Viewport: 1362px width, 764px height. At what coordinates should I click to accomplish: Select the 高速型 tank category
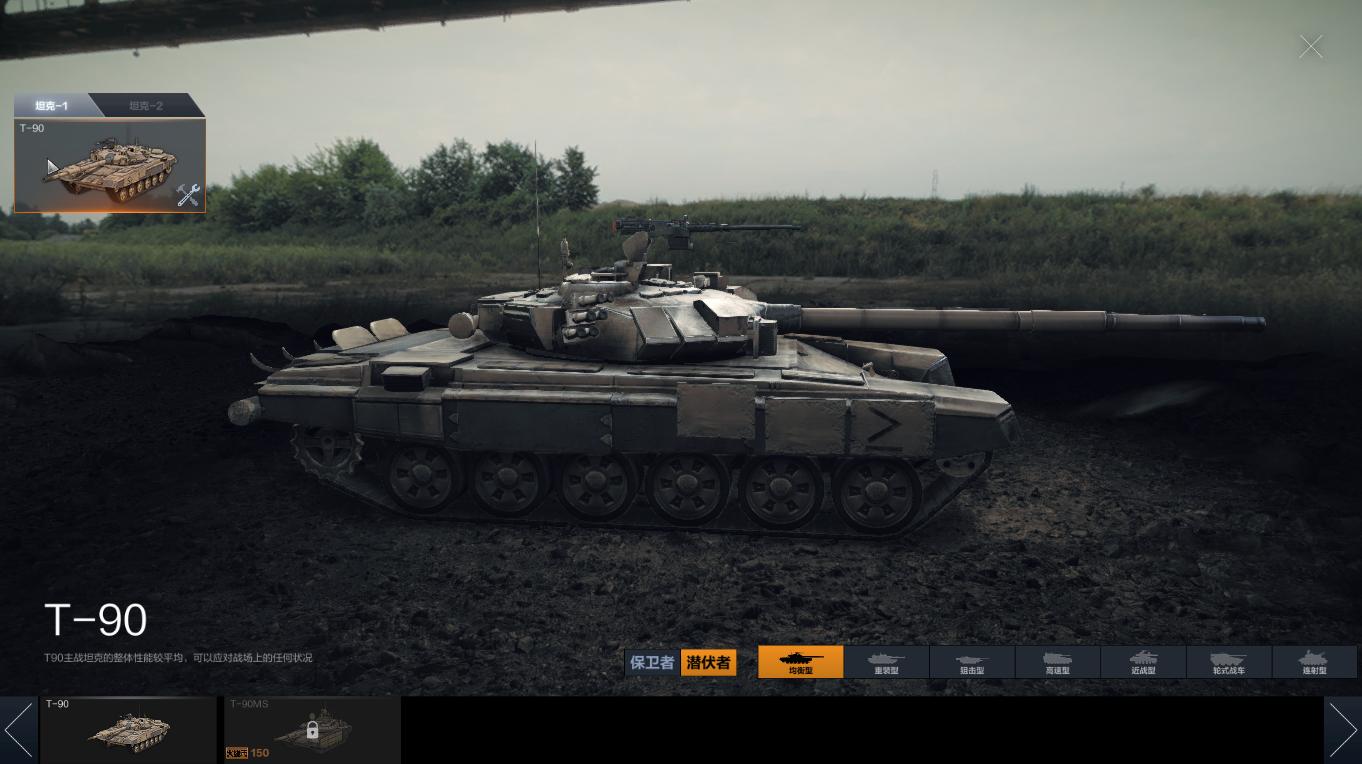[x=1058, y=662]
